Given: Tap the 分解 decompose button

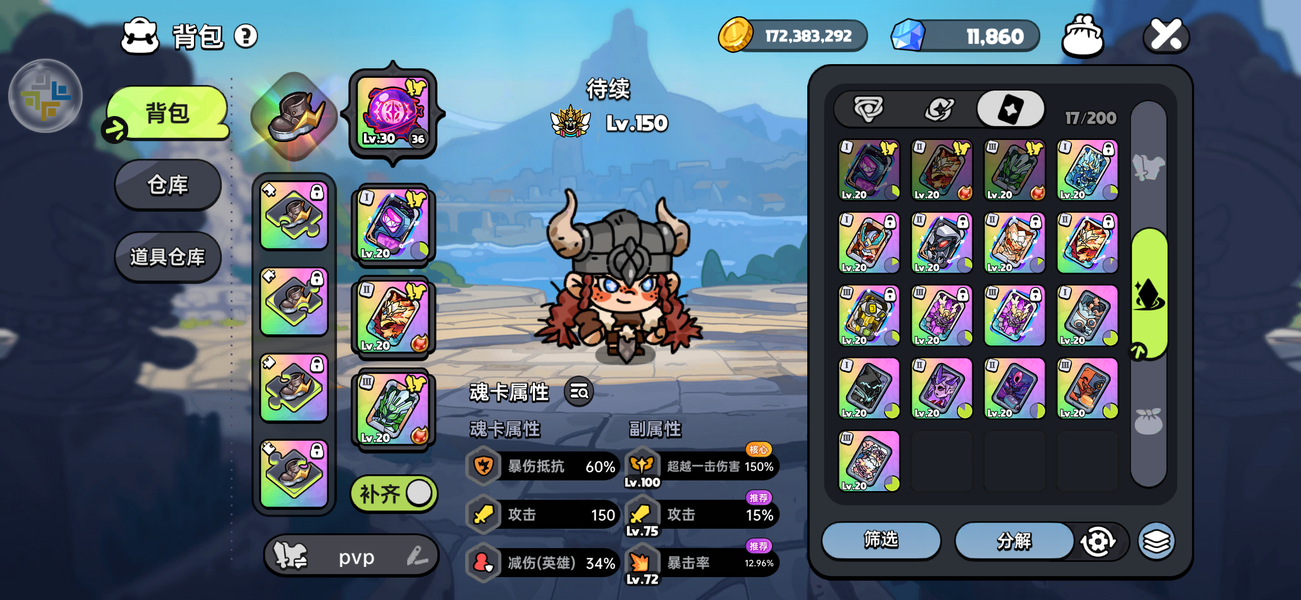Looking at the screenshot, I should pos(1013,541).
